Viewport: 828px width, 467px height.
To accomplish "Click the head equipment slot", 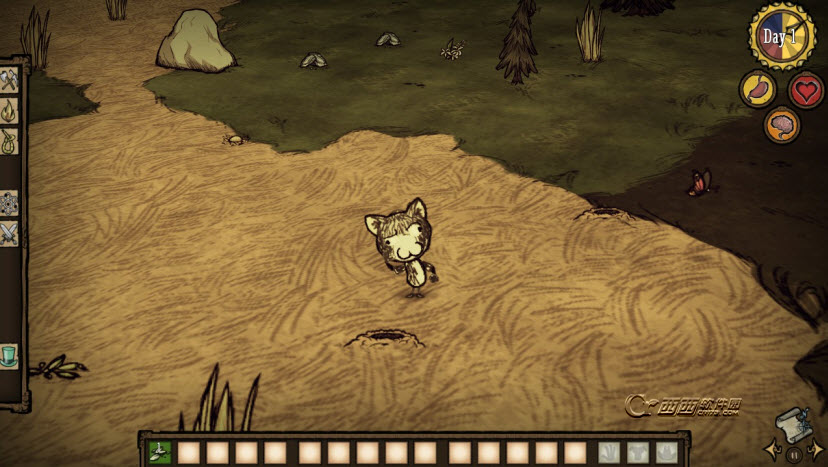I will [666, 452].
